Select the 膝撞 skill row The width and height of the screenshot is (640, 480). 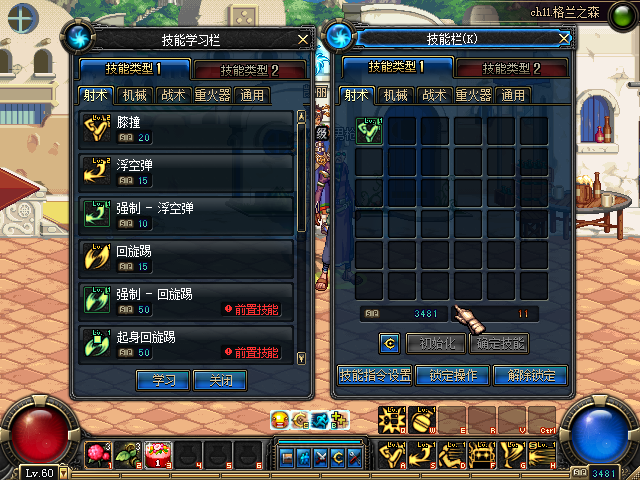186,129
